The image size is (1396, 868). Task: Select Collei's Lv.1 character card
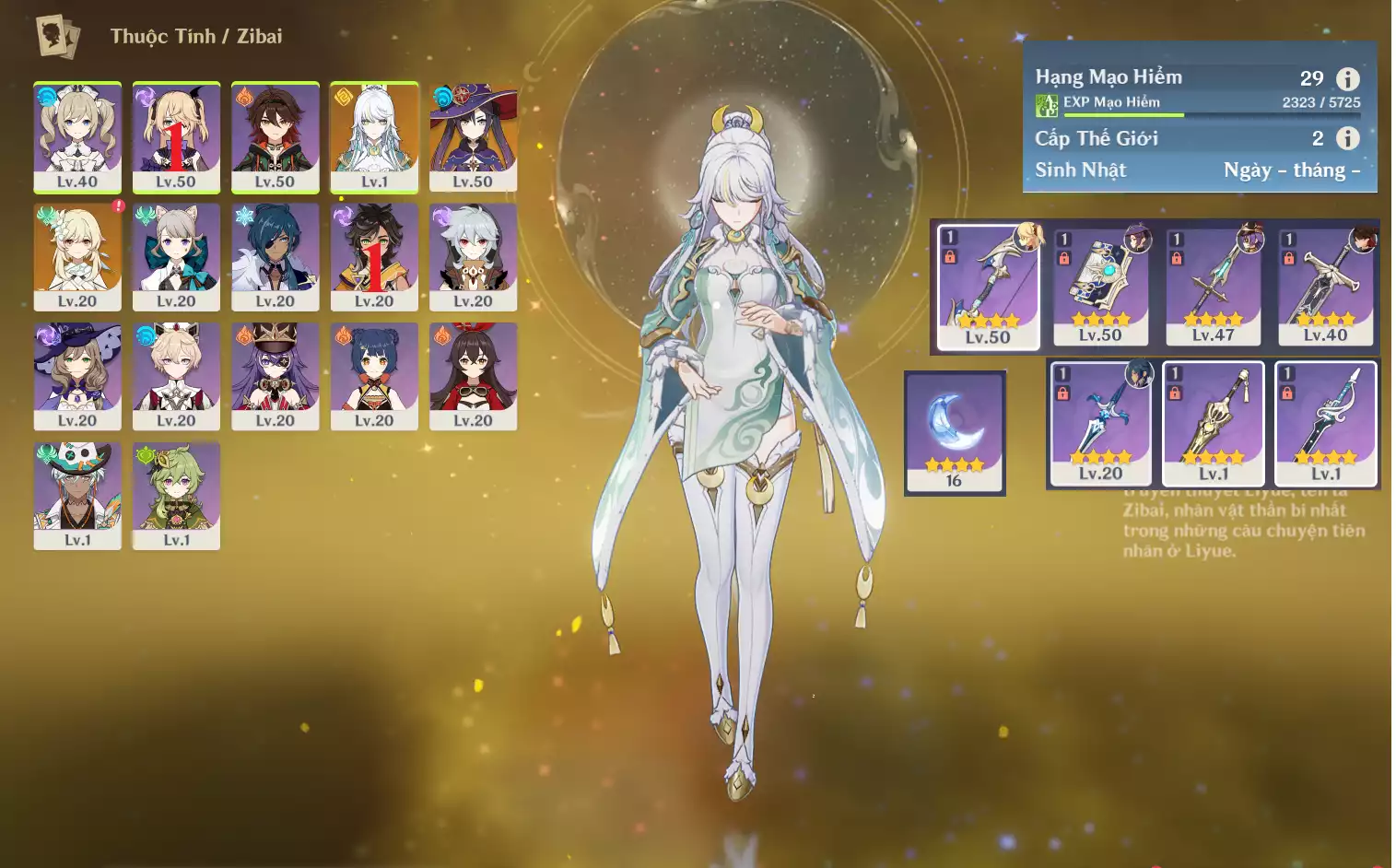click(176, 496)
